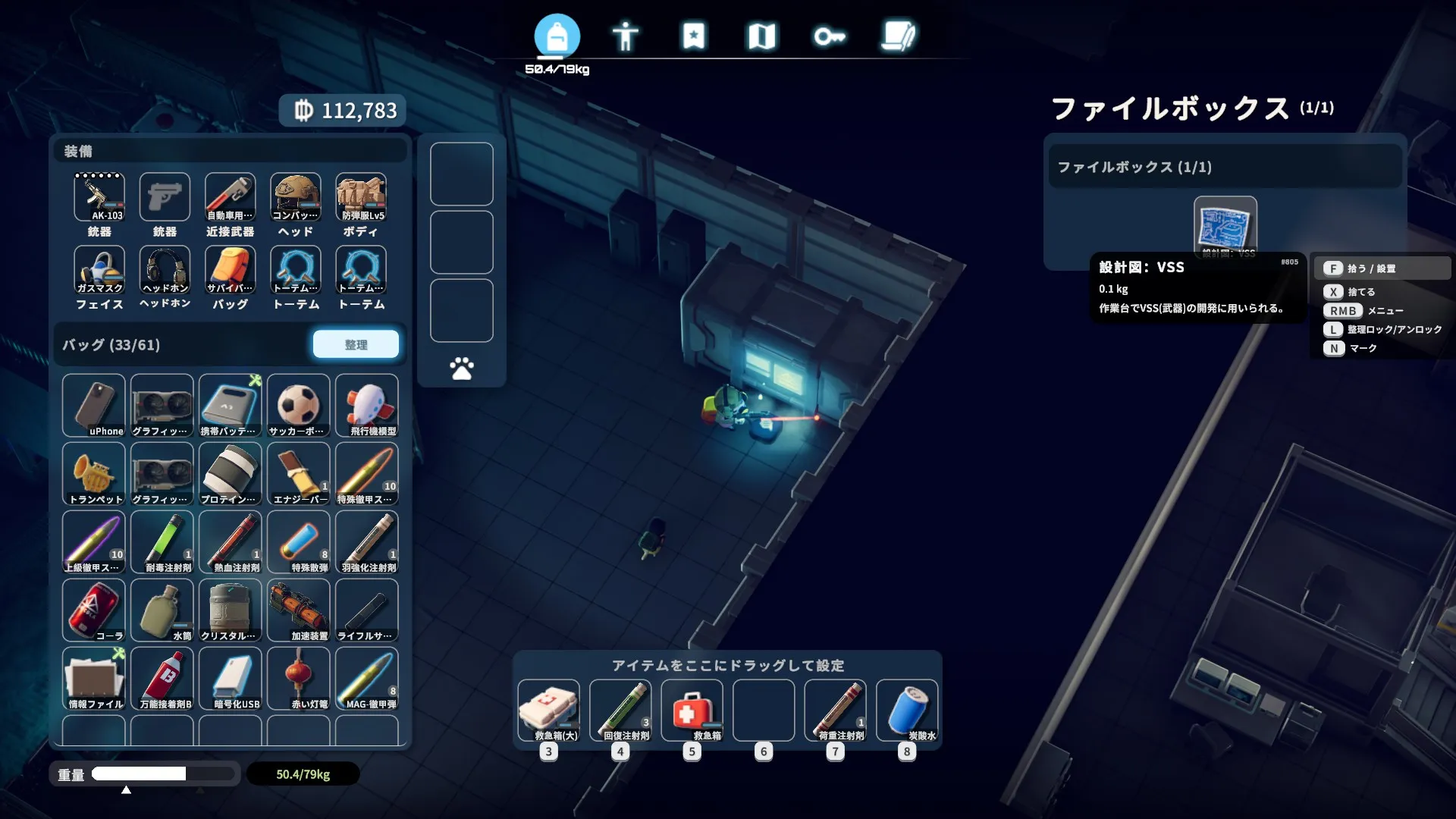Screen dimensions: 1456x819
Task: Select the 救急箱(大) quick slot
Action: pos(549,711)
